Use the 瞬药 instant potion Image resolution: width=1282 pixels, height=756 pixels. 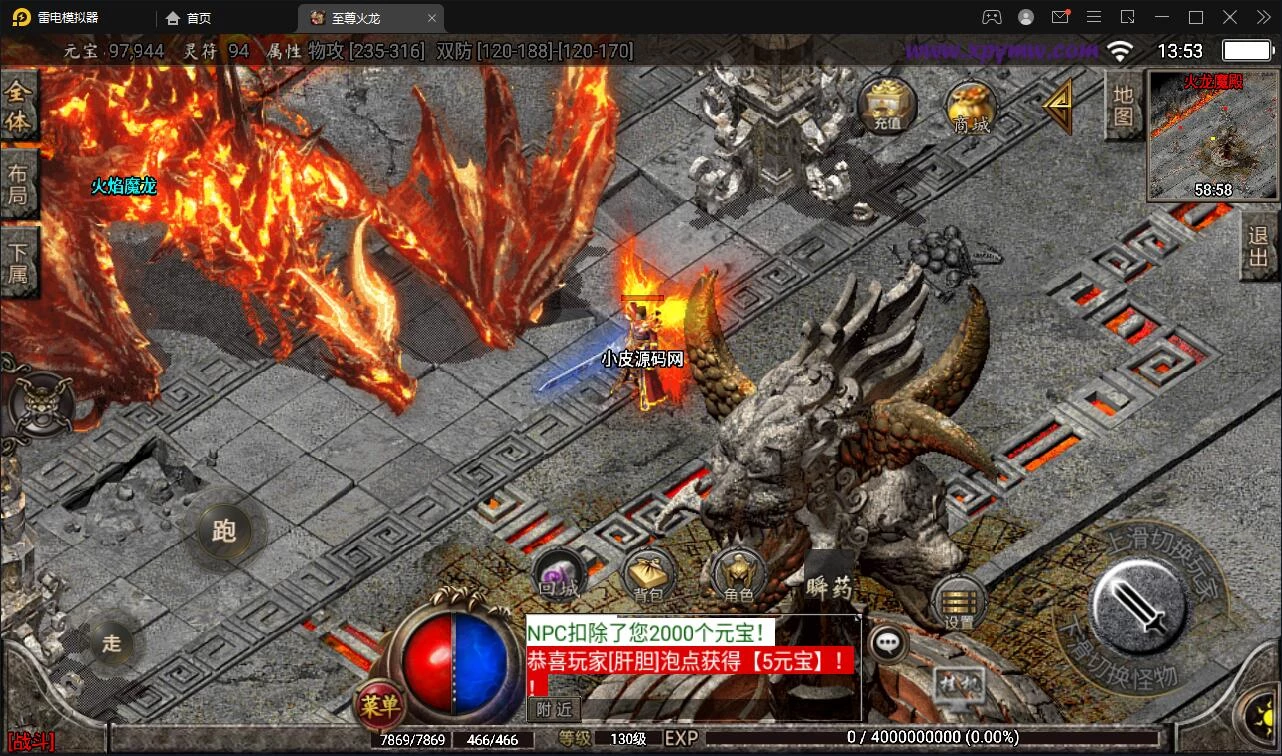[829, 580]
